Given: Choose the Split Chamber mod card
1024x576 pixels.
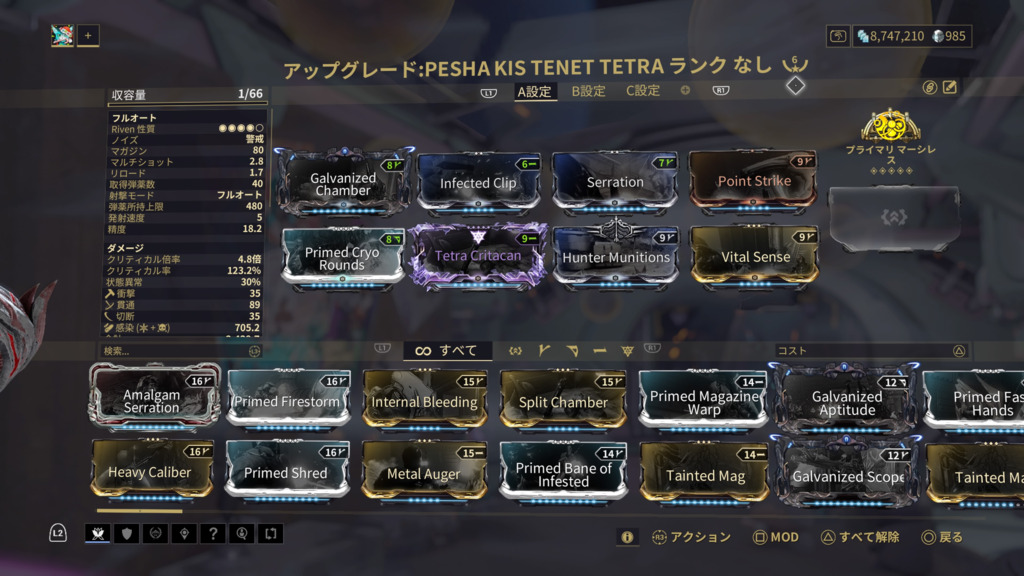Looking at the screenshot, I should 563,402.
